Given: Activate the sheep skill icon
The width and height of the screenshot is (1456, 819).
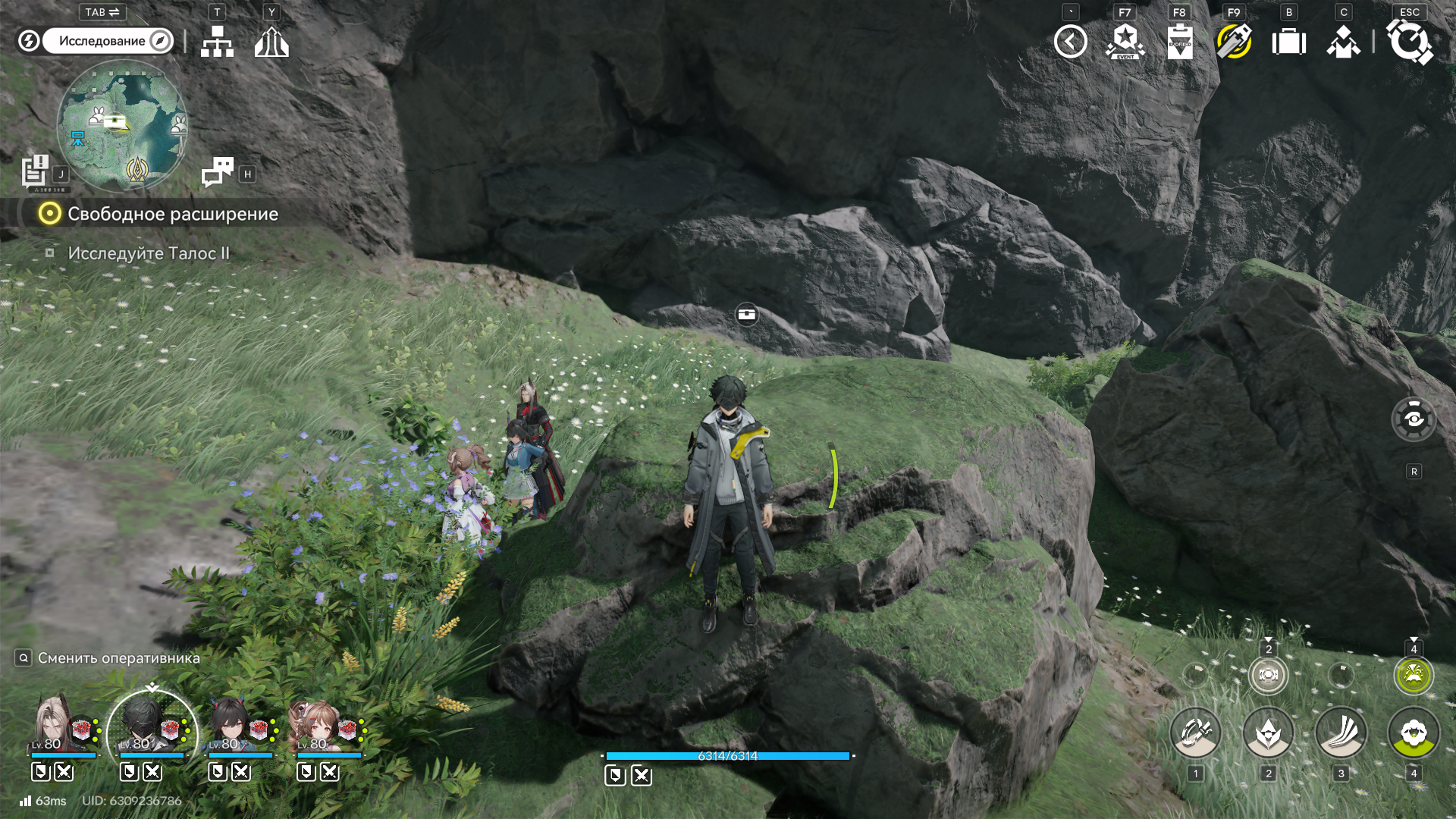Looking at the screenshot, I should click(1414, 733).
